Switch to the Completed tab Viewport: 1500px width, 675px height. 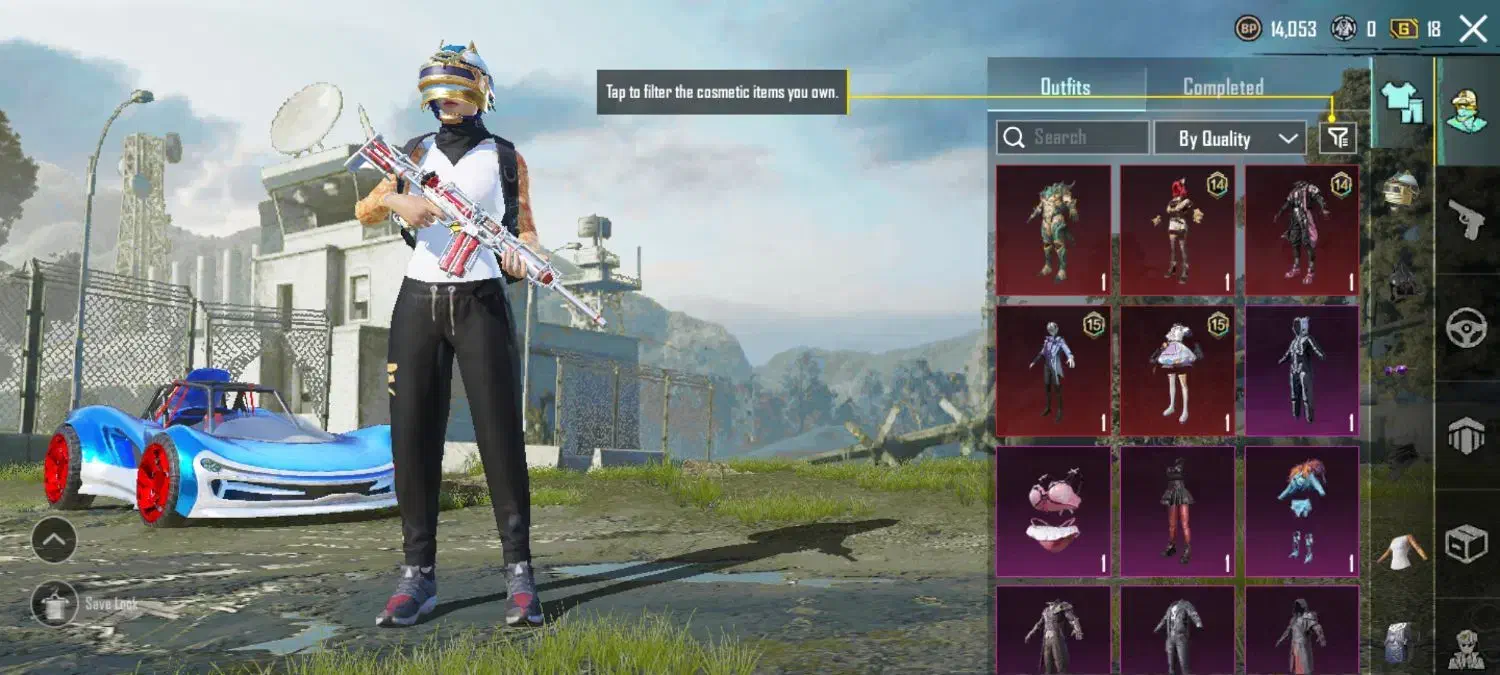point(1223,87)
